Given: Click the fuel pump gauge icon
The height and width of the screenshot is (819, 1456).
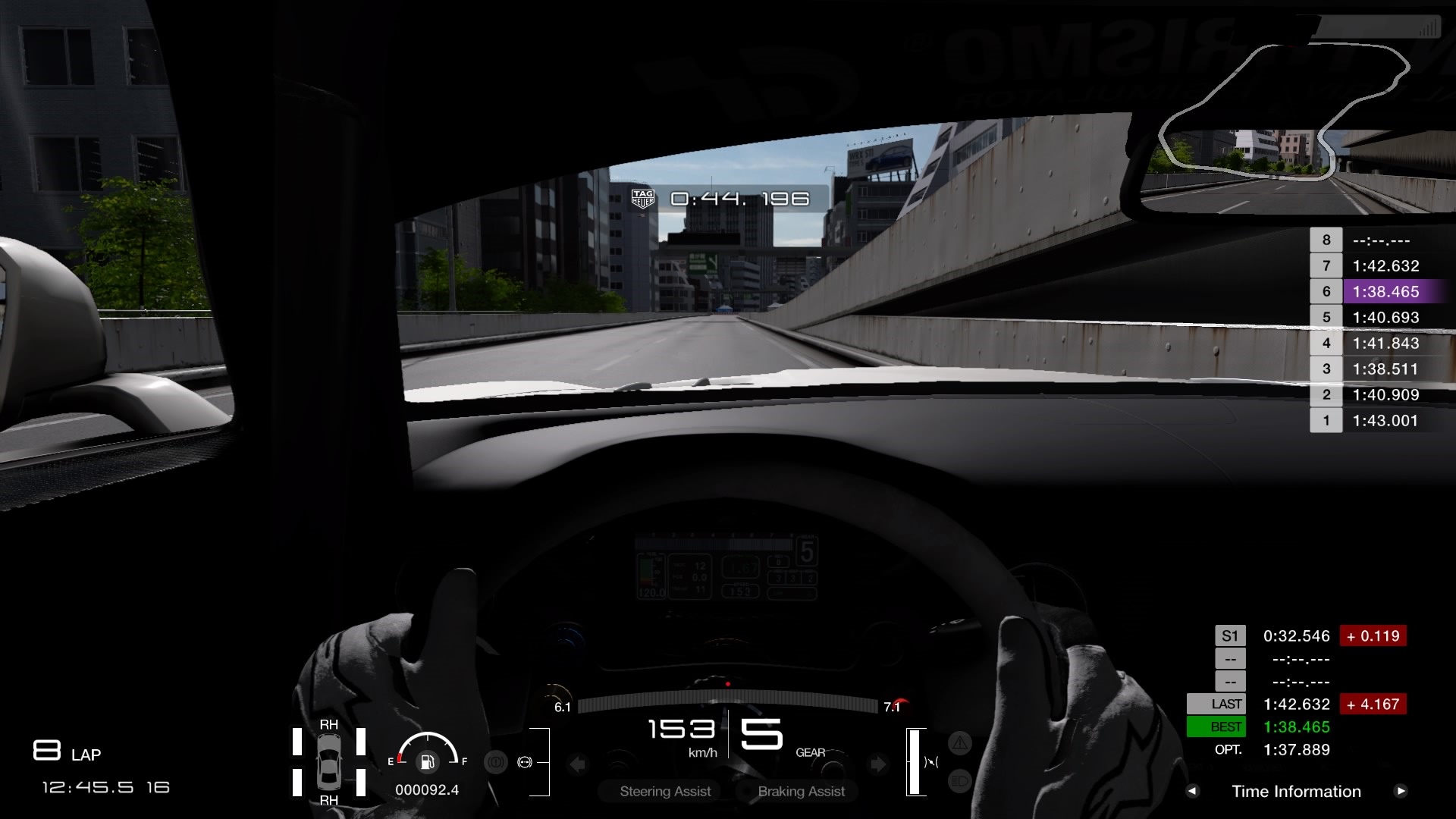Looking at the screenshot, I should pyautogui.click(x=428, y=761).
